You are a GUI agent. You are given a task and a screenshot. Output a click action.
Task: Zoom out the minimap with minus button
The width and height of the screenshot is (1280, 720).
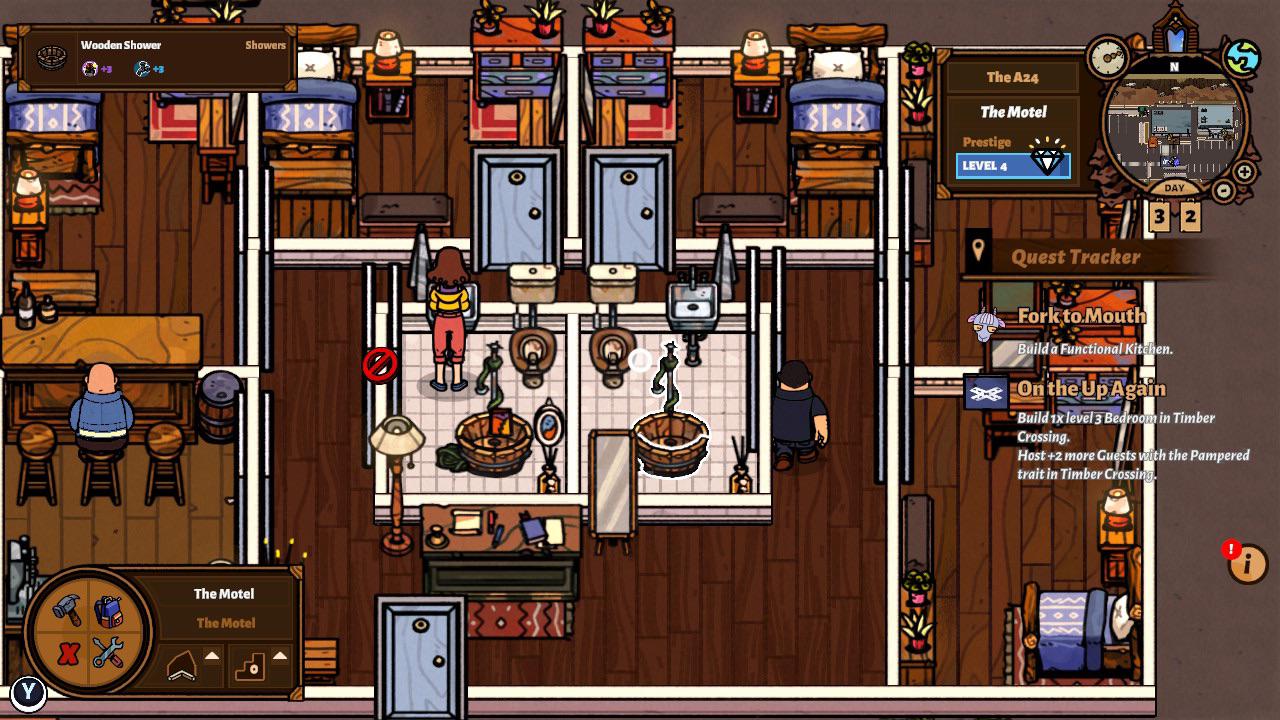[x=1222, y=190]
